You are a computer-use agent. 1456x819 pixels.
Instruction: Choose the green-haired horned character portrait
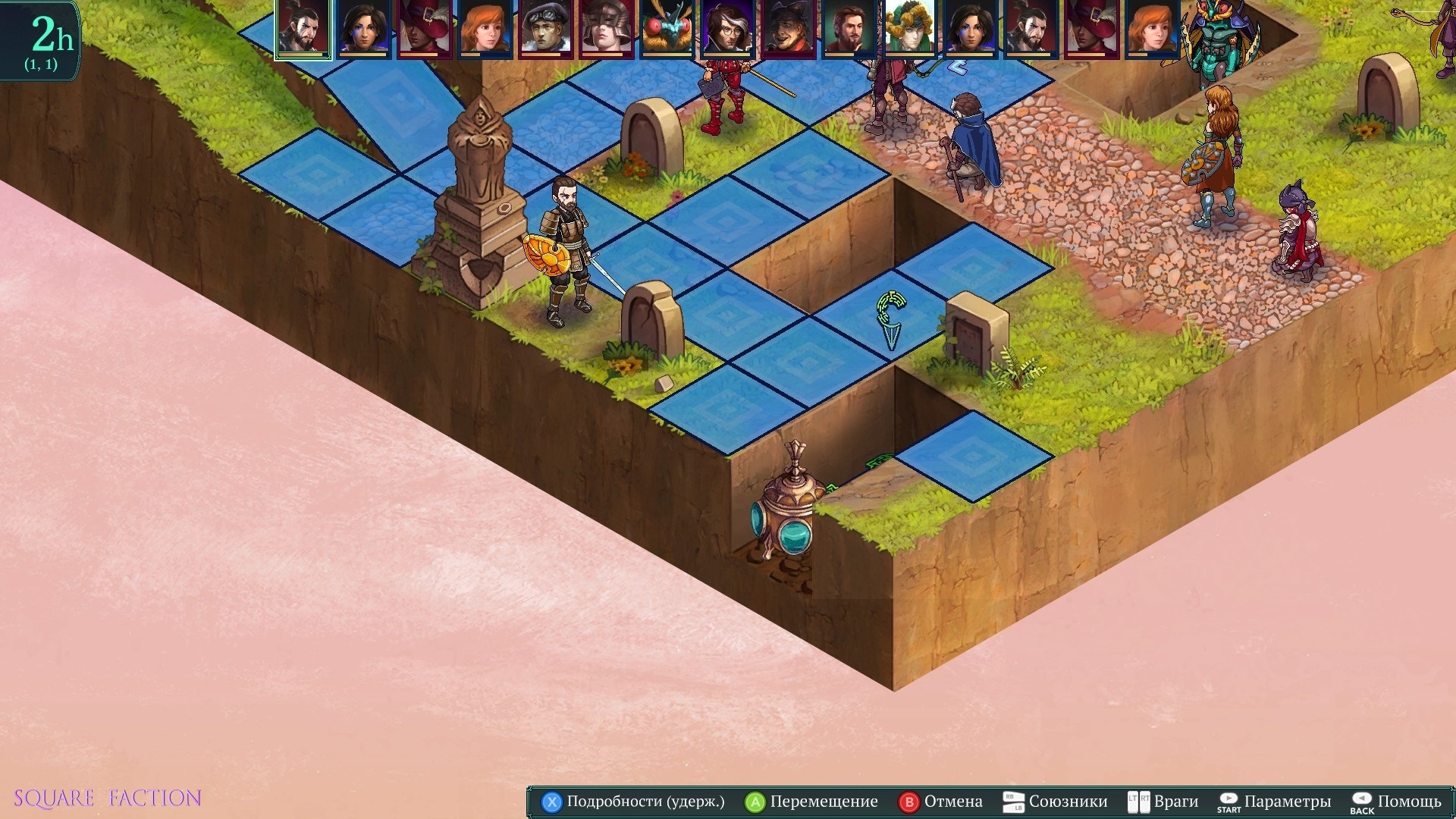tap(910, 28)
